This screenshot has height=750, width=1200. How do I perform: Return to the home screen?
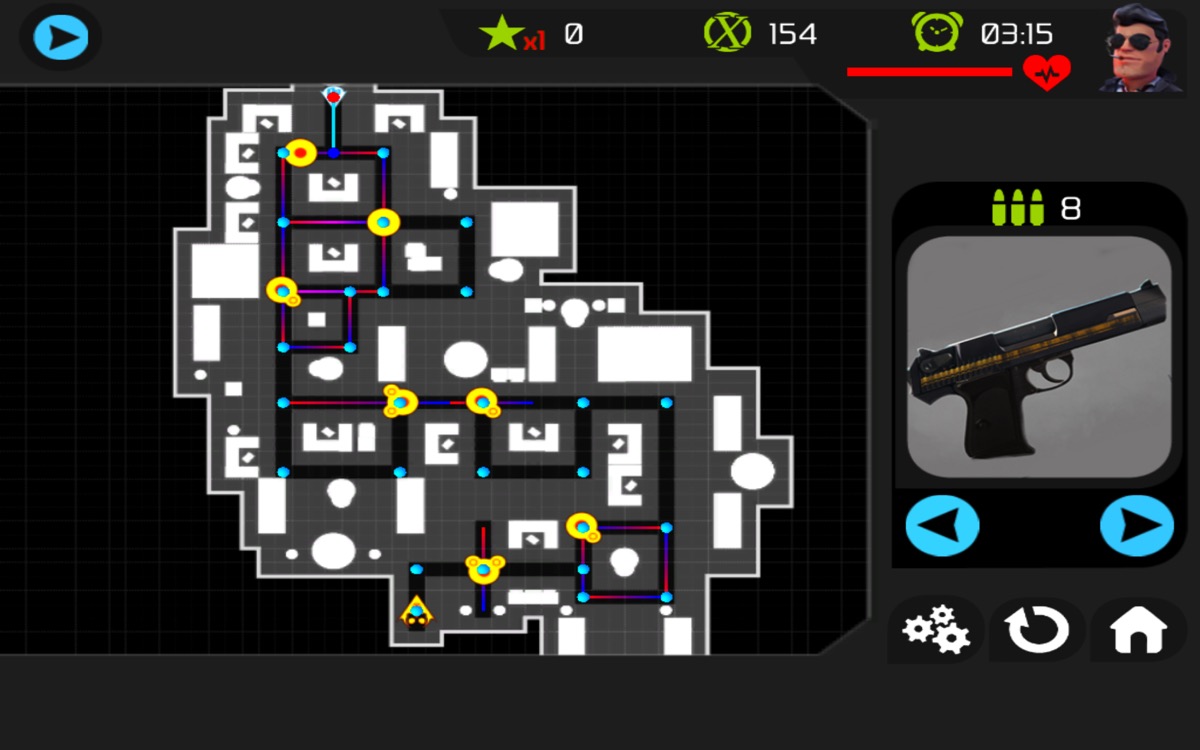[x=1138, y=630]
